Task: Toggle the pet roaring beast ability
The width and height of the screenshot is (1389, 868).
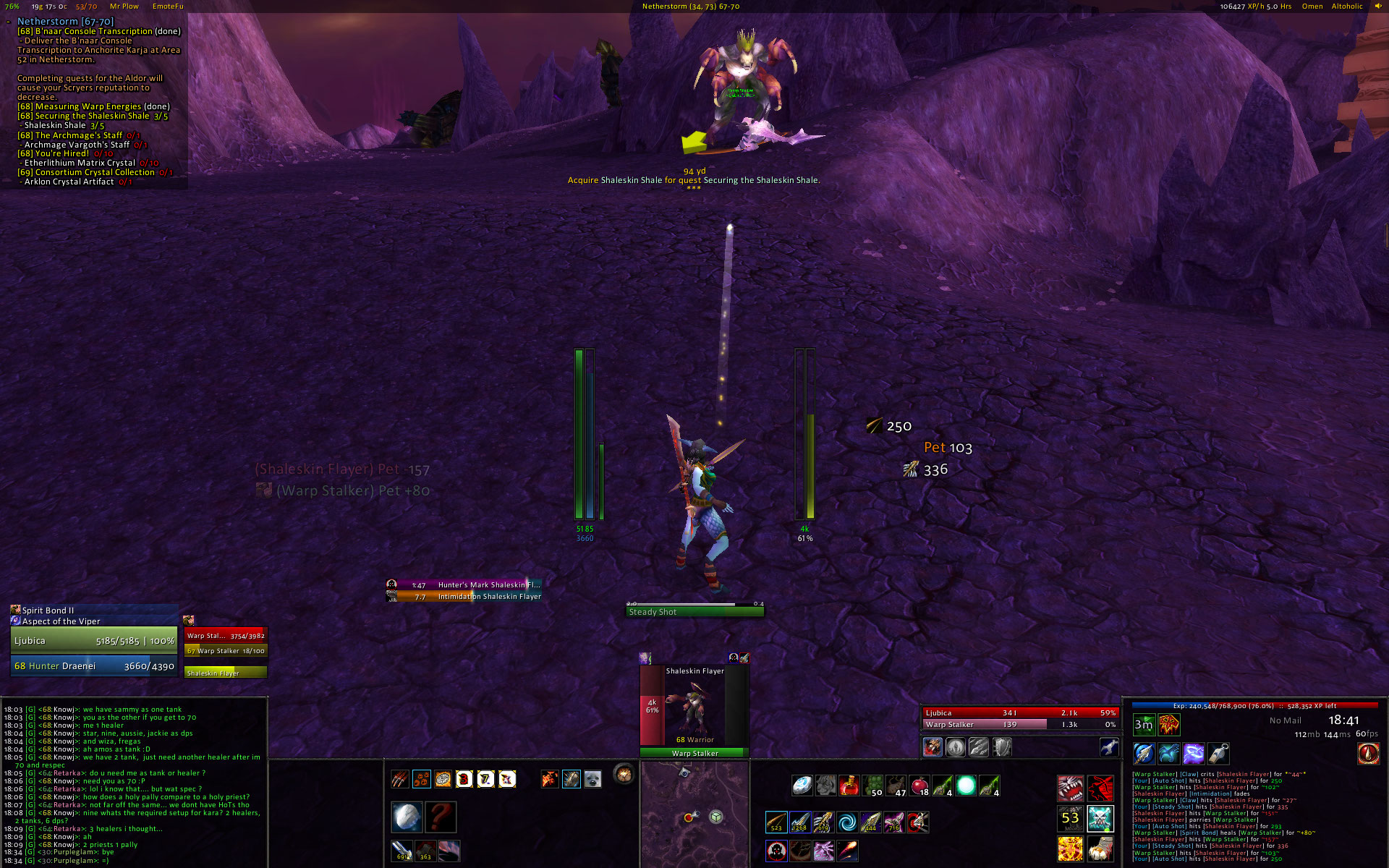Action: (1070, 786)
